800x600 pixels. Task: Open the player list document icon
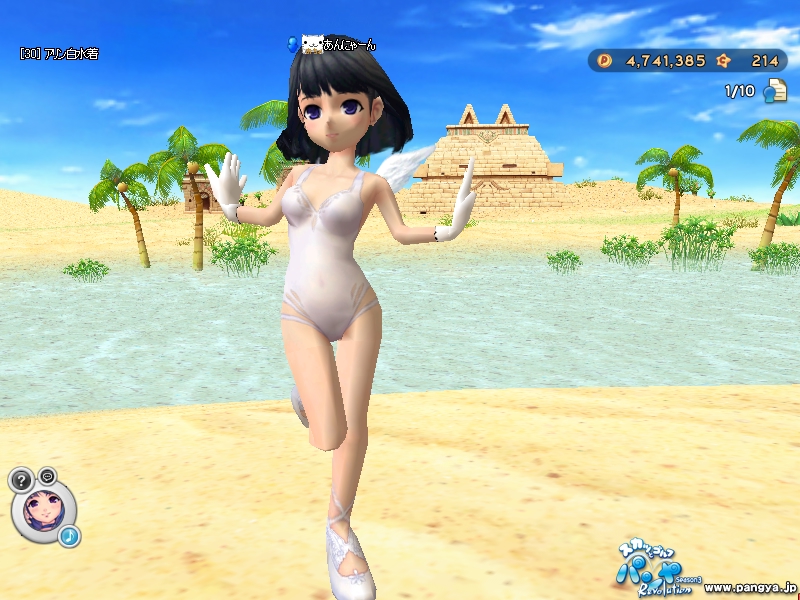[774, 92]
